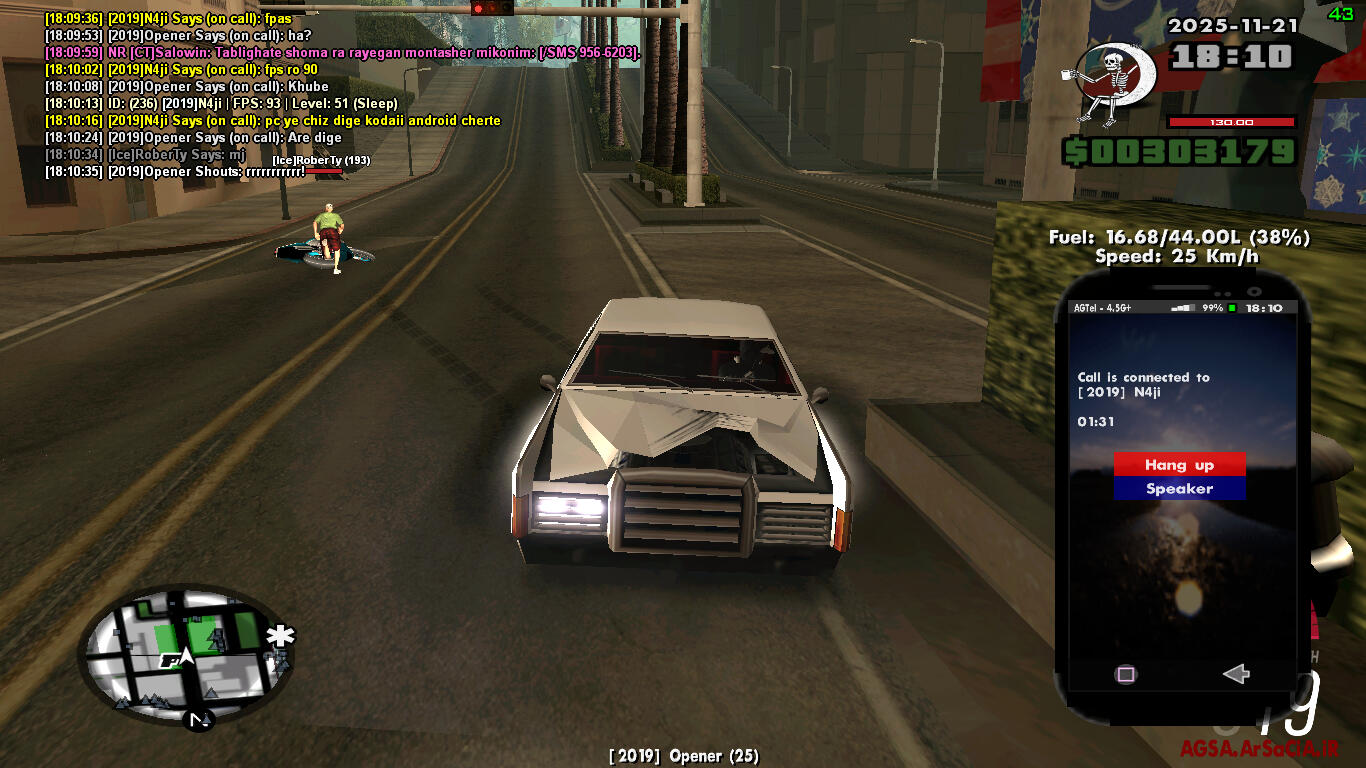1366x768 pixels.
Task: Hang up the call with N4ji
Action: (1179, 465)
